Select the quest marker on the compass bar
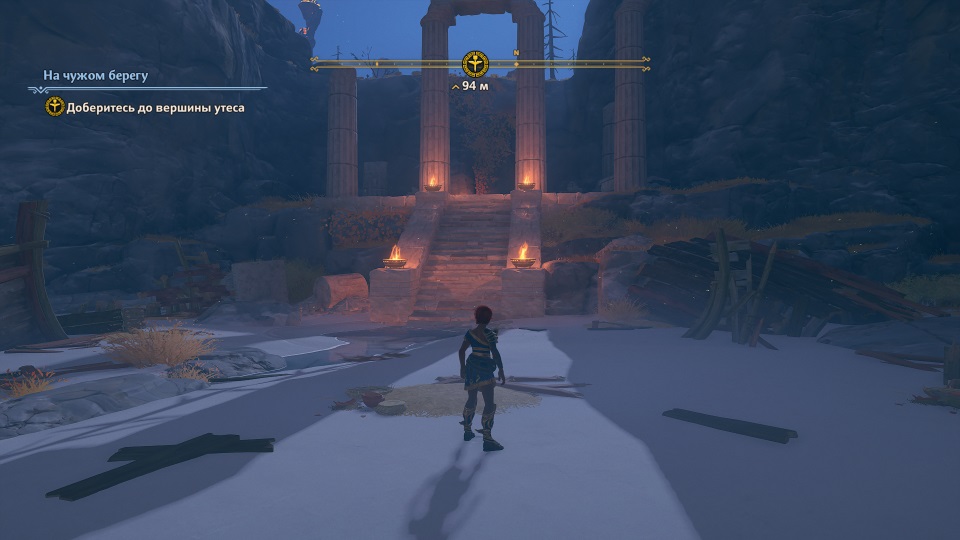960x540 pixels. tap(474, 64)
